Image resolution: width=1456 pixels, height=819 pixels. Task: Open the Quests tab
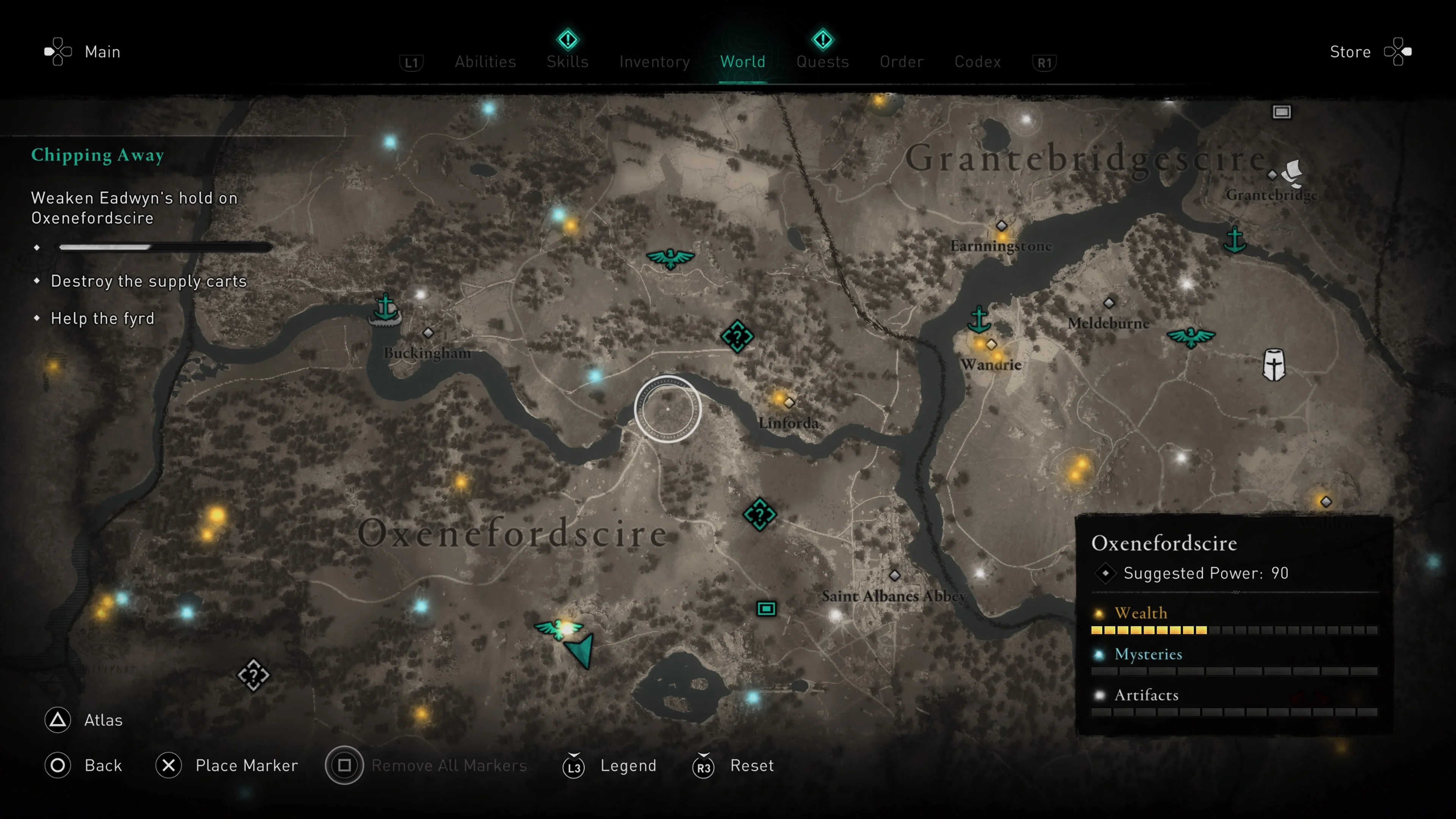click(x=823, y=61)
